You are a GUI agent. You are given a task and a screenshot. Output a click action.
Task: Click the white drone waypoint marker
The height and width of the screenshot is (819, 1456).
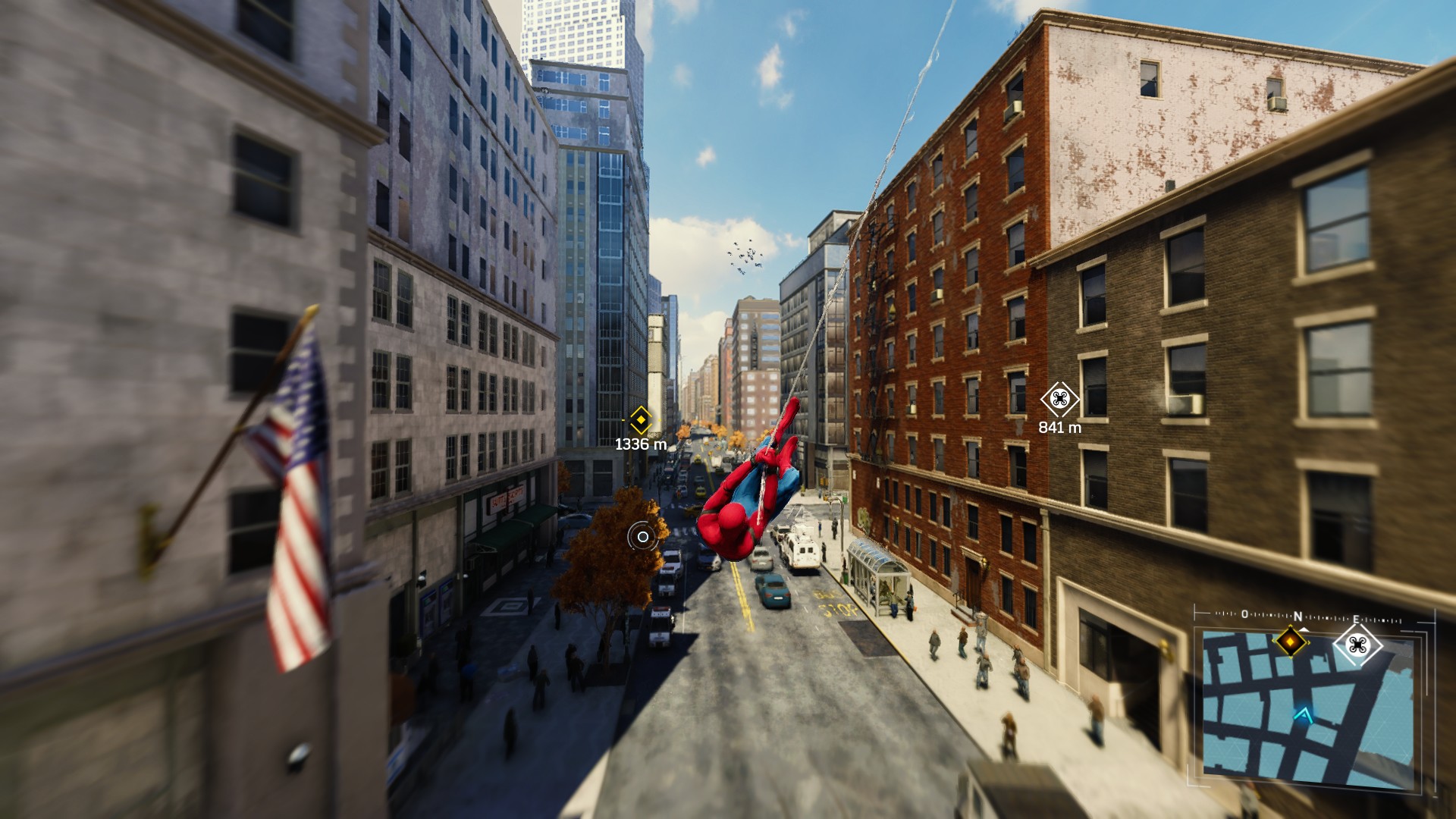click(1059, 399)
